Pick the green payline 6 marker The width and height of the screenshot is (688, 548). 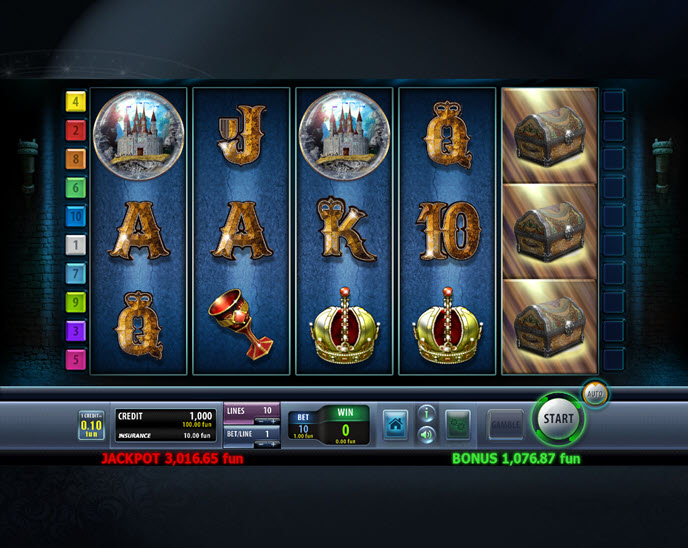click(75, 187)
